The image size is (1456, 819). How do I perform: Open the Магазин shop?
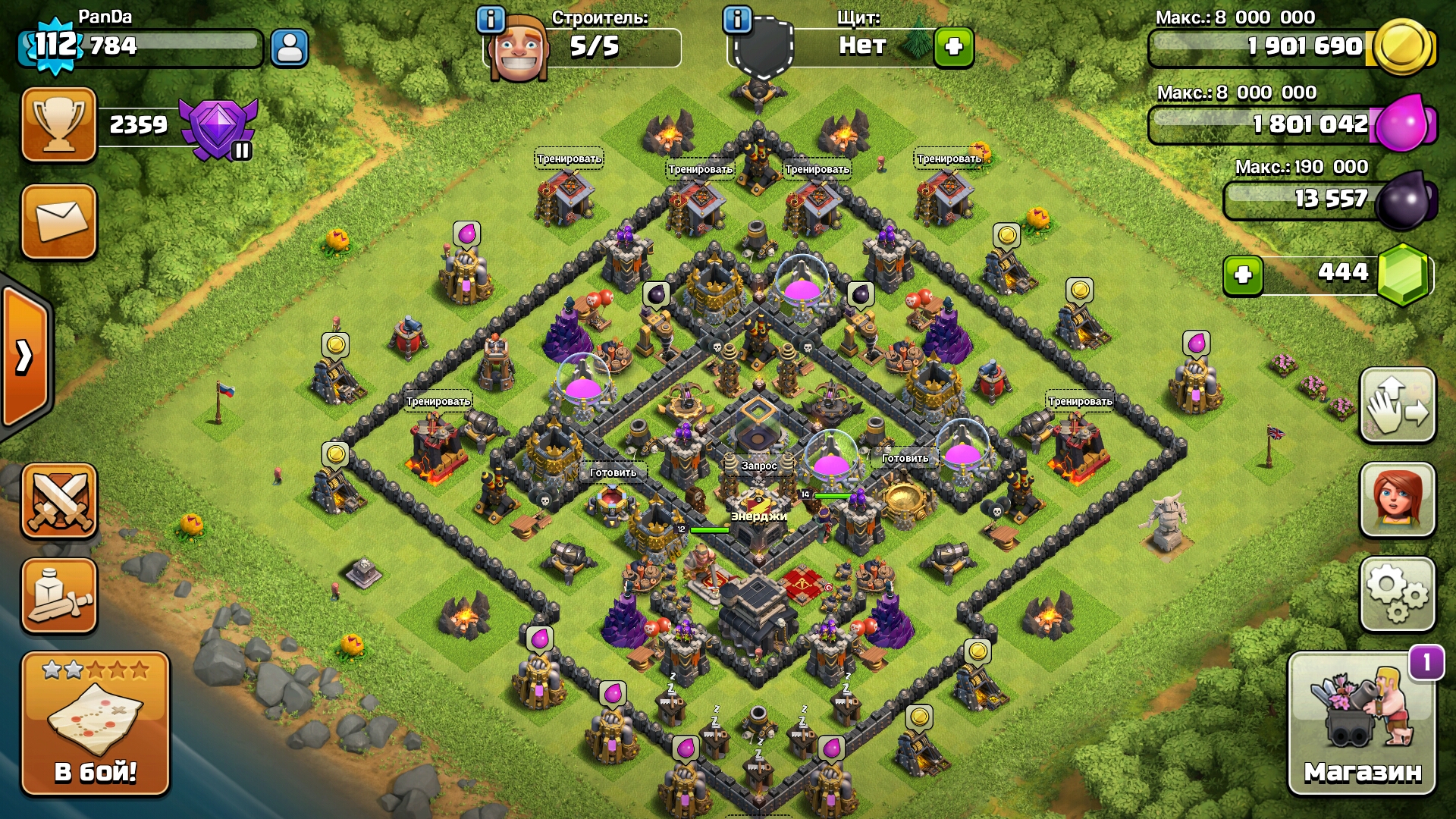(1362, 724)
